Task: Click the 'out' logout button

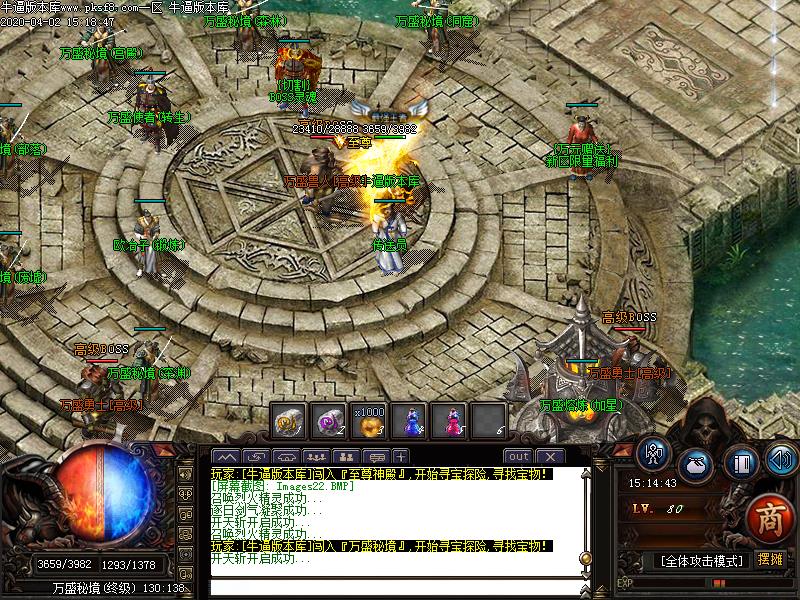Action: coord(518,457)
